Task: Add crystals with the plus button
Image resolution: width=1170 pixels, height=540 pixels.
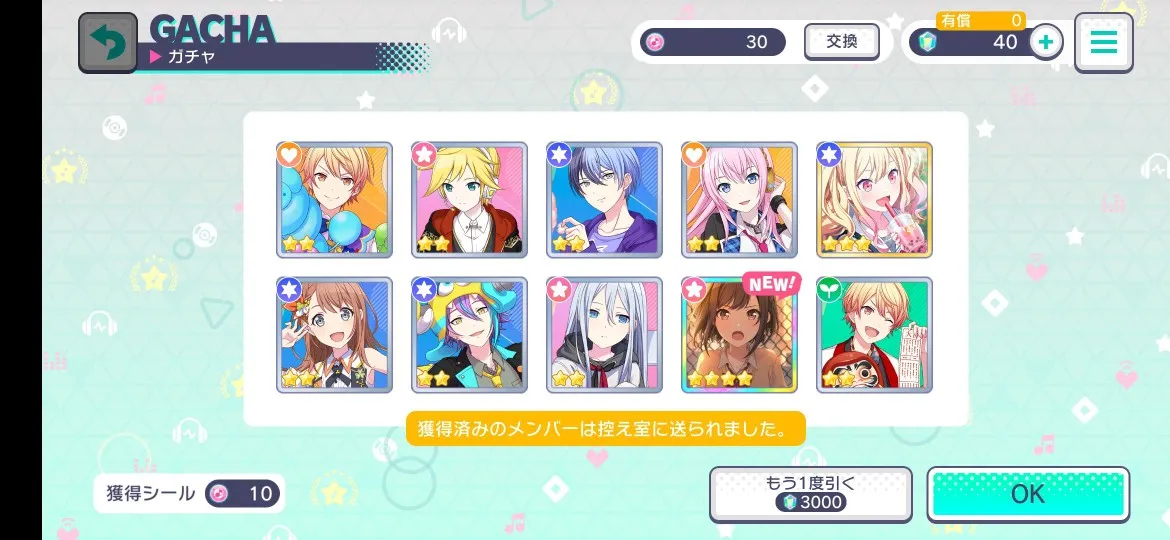Action: coord(1046,42)
